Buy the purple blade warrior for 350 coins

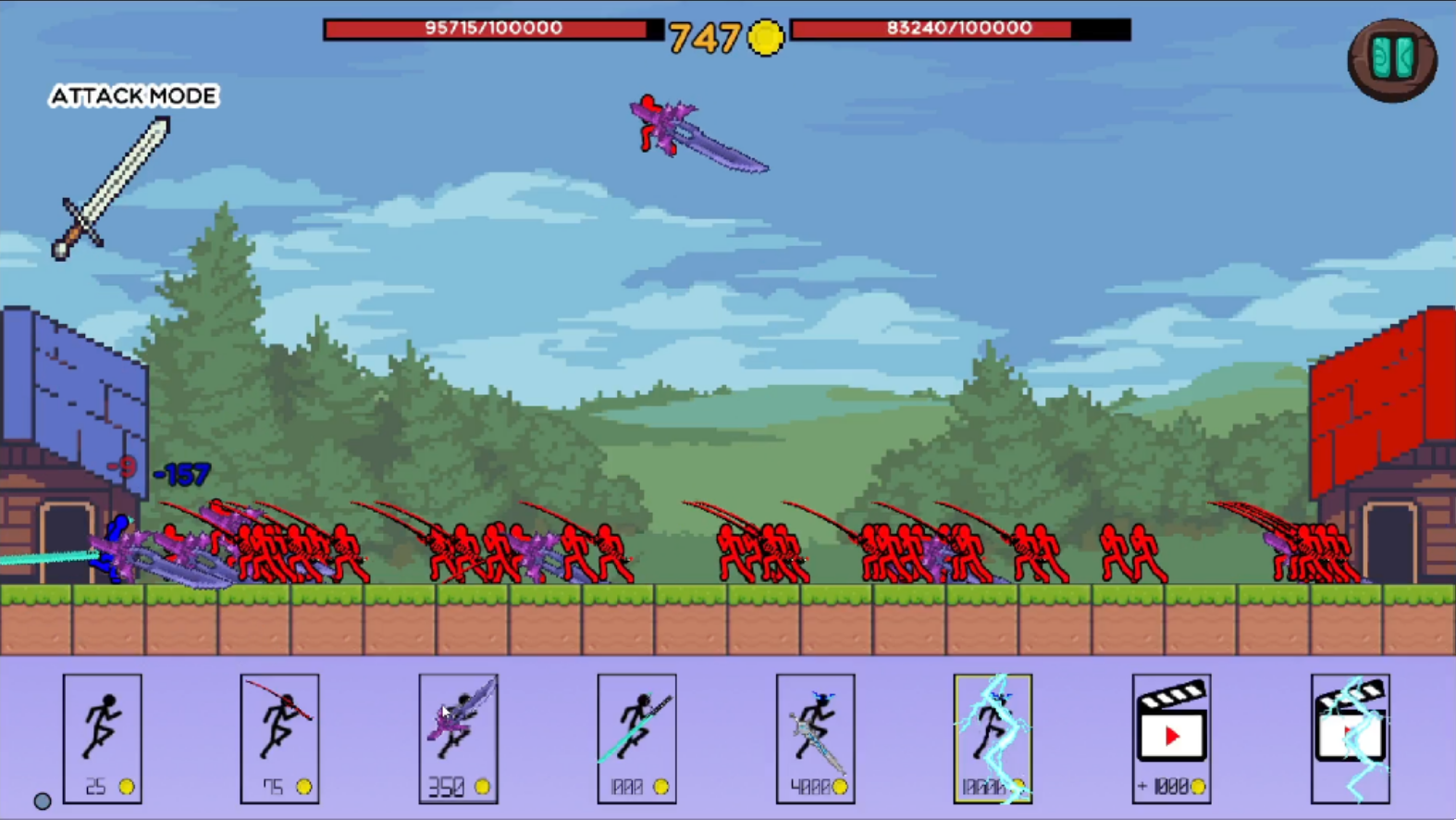[x=458, y=736]
